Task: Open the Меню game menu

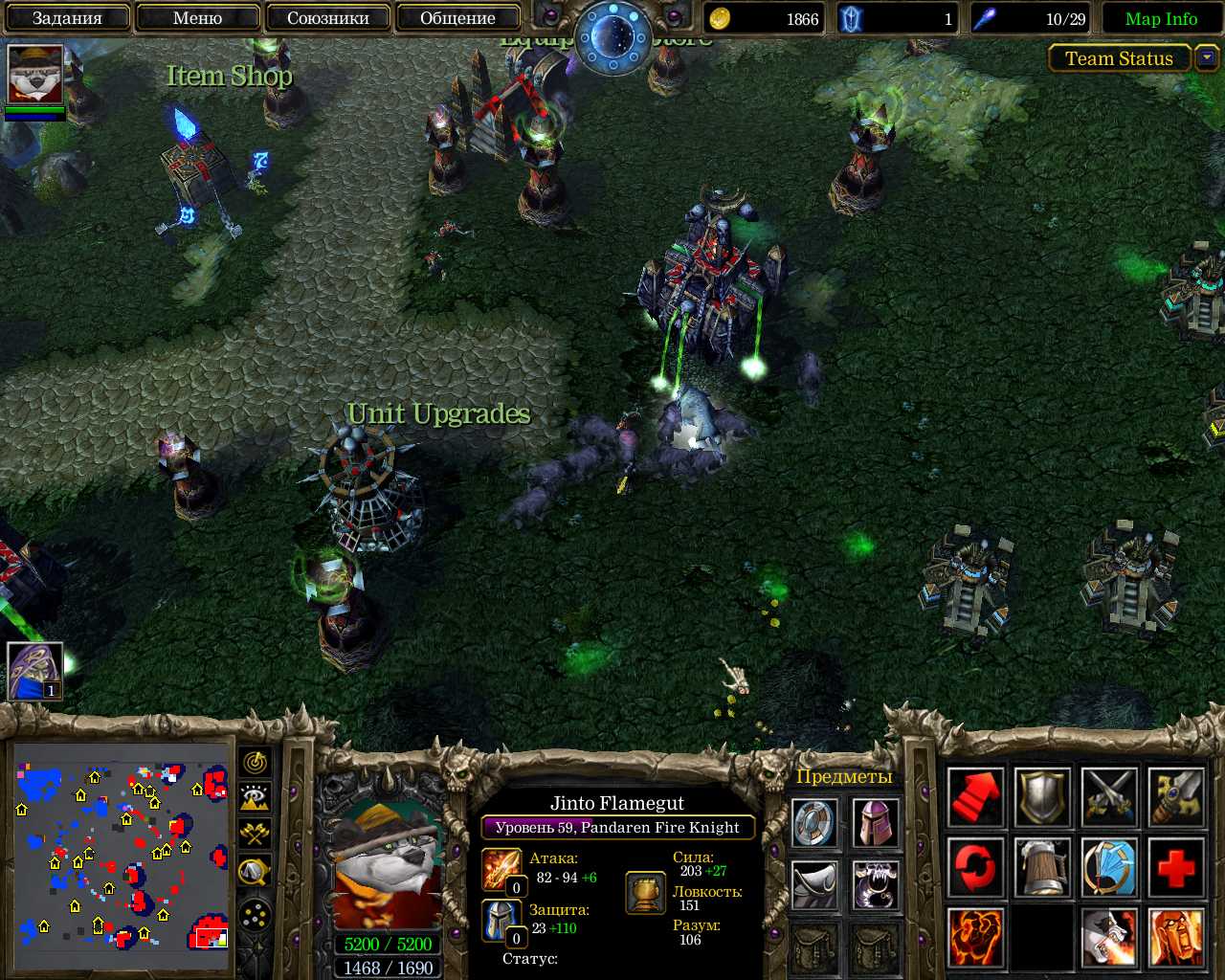Action: coord(197,18)
